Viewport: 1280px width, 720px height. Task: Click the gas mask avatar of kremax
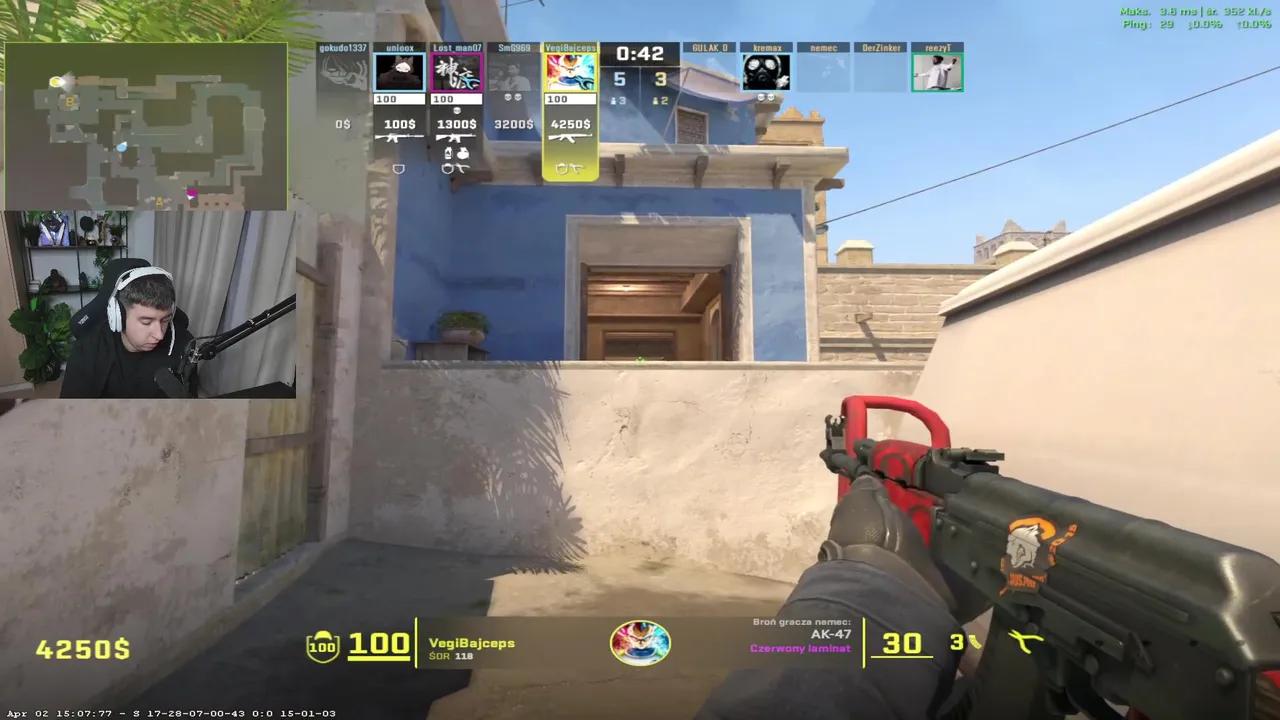[x=766, y=73]
